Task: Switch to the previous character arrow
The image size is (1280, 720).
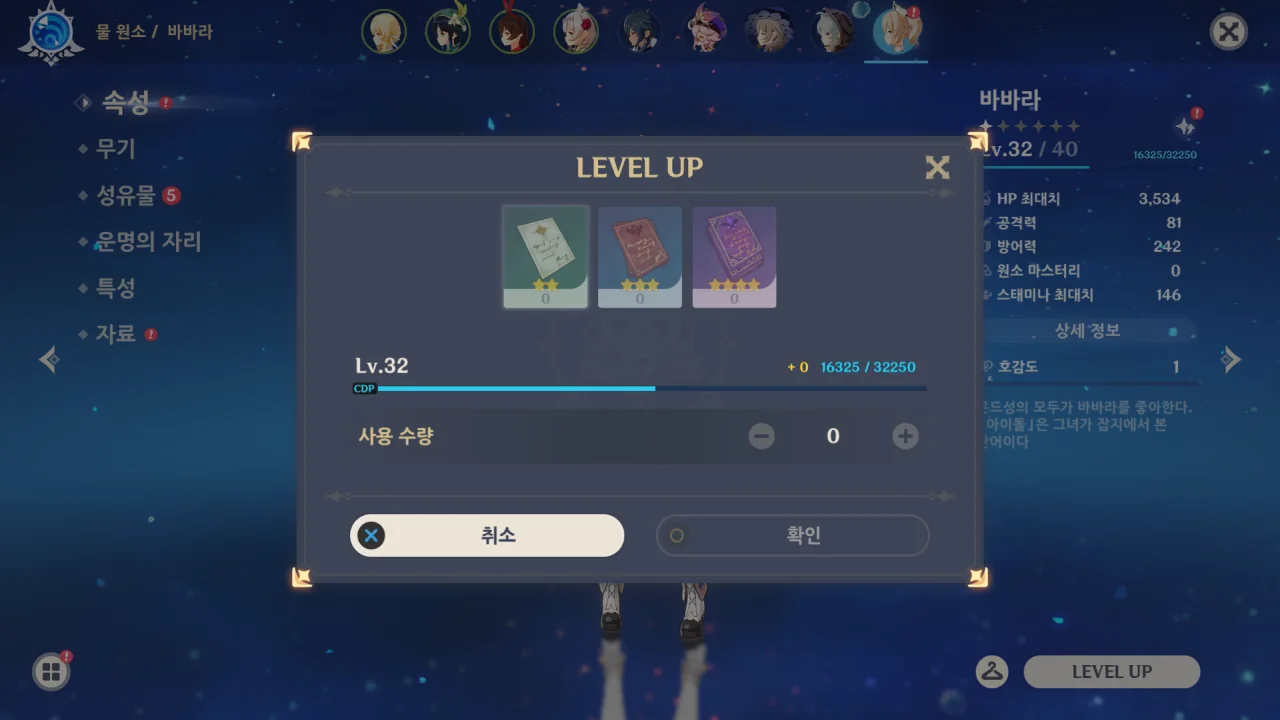Action: pyautogui.click(x=48, y=359)
